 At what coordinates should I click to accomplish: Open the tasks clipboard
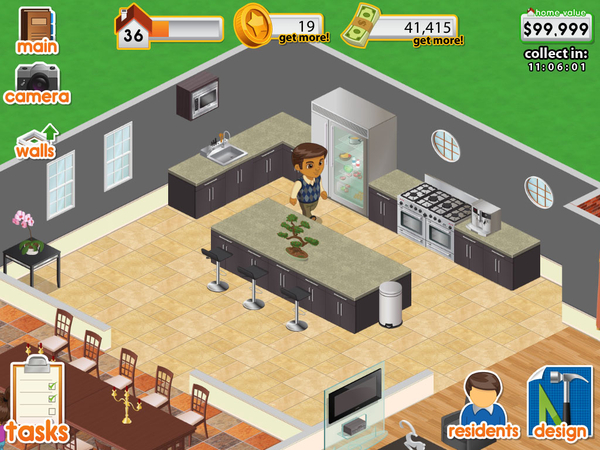[x=37, y=400]
